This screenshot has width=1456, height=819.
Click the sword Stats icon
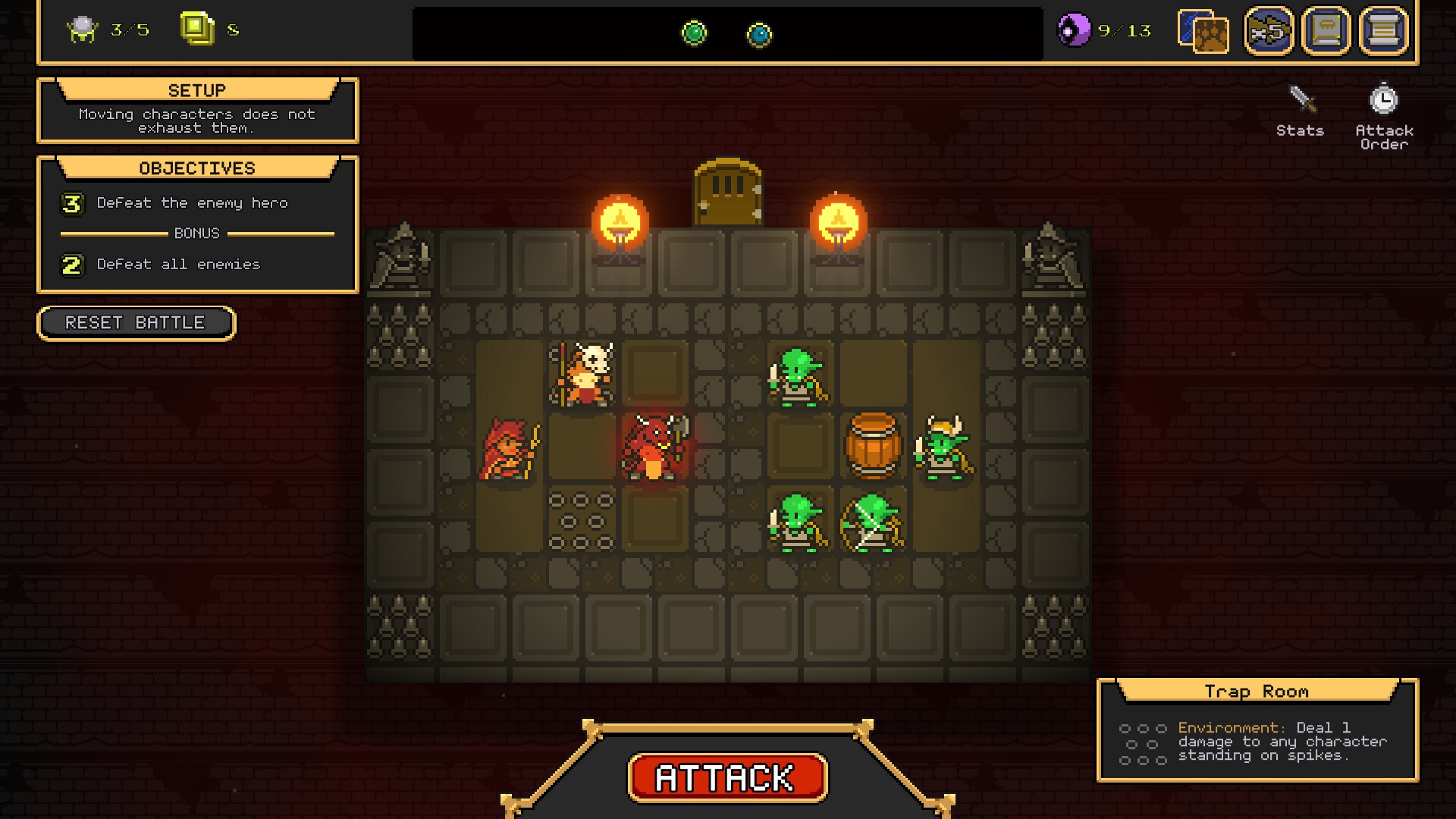coord(1300,99)
